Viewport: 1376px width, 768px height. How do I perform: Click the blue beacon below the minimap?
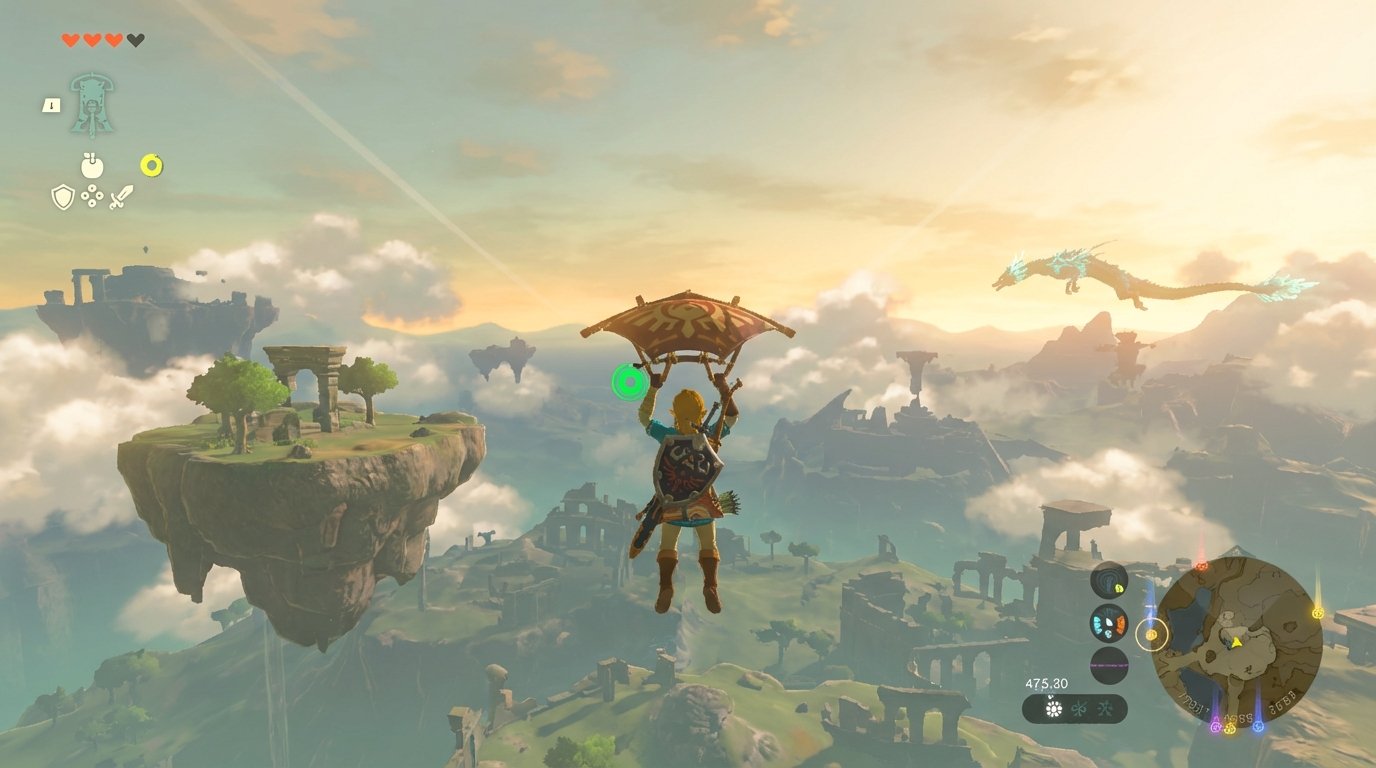[x=1257, y=727]
